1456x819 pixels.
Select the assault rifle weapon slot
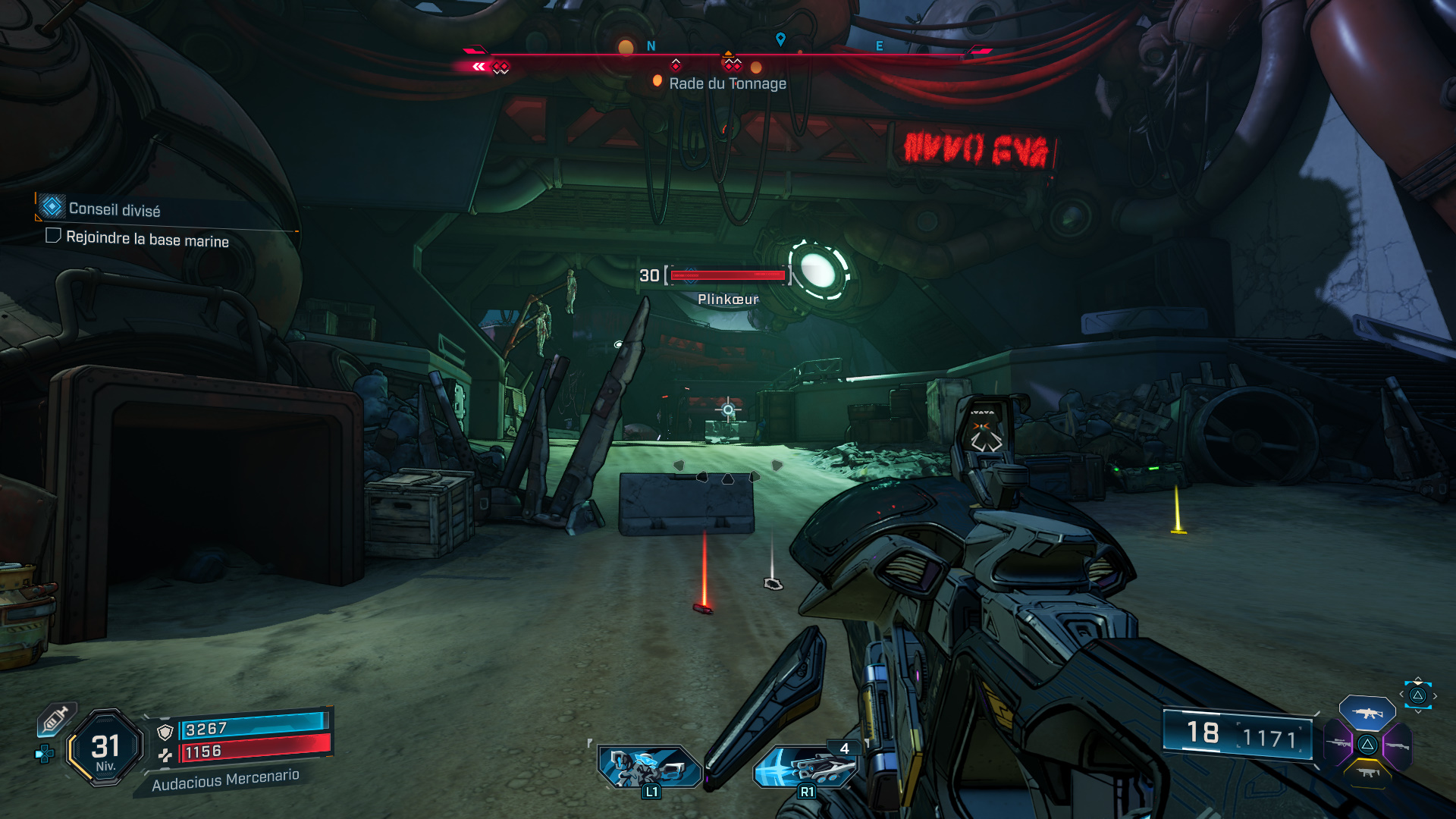(1367, 713)
